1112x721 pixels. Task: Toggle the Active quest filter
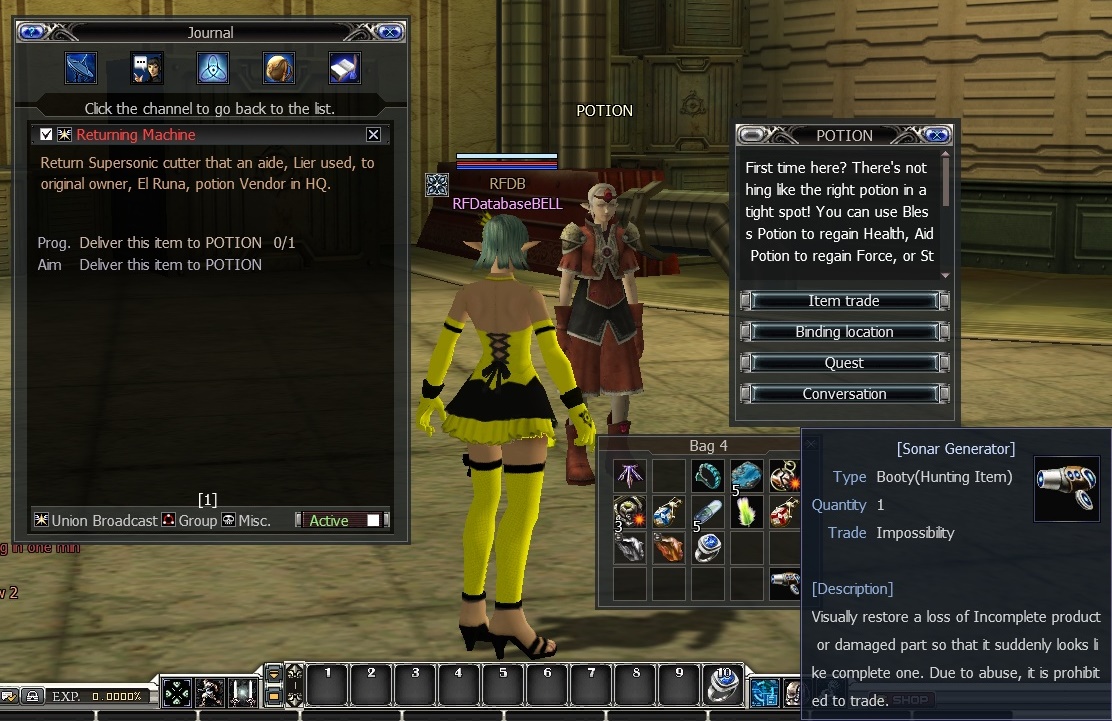373,520
